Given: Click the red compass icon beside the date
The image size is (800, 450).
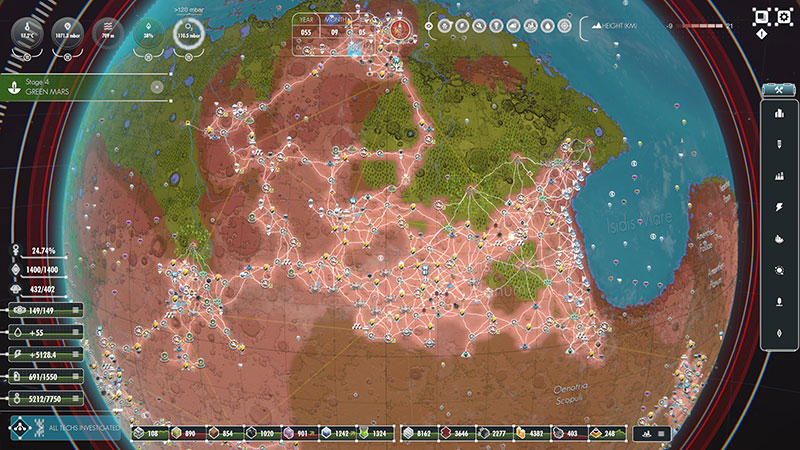Looking at the screenshot, I should pyautogui.click(x=401, y=28).
